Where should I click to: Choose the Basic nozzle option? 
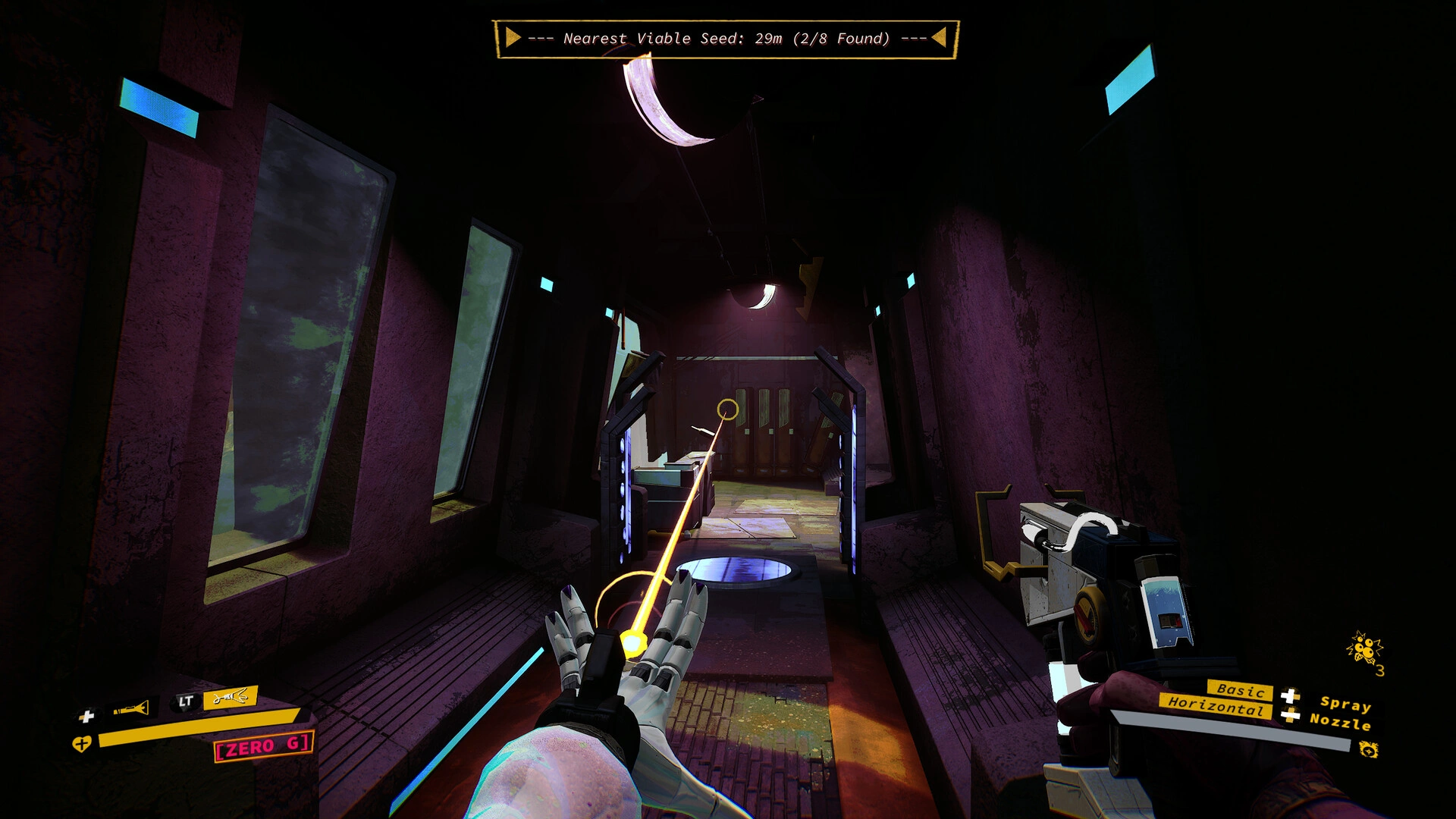point(1240,690)
